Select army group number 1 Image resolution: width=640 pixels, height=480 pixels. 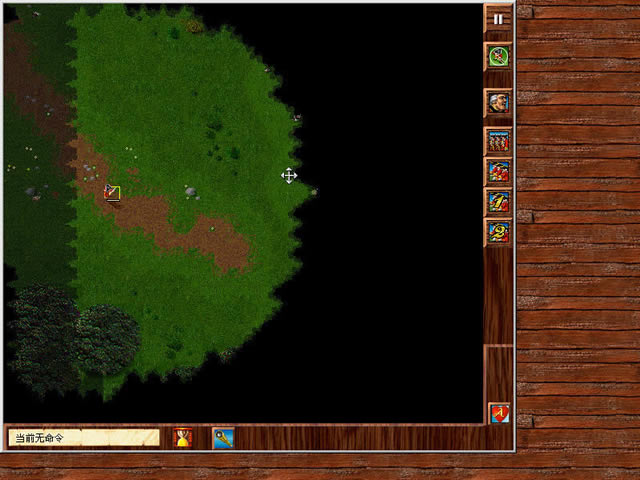pos(498,202)
